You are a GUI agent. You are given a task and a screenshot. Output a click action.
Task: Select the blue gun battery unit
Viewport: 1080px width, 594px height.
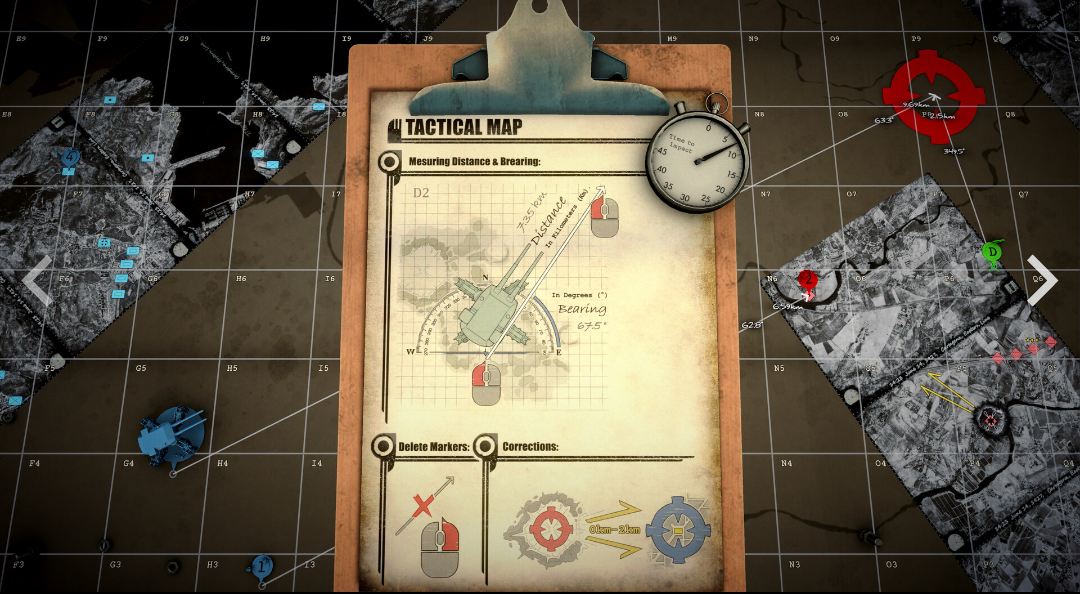[x=173, y=436]
